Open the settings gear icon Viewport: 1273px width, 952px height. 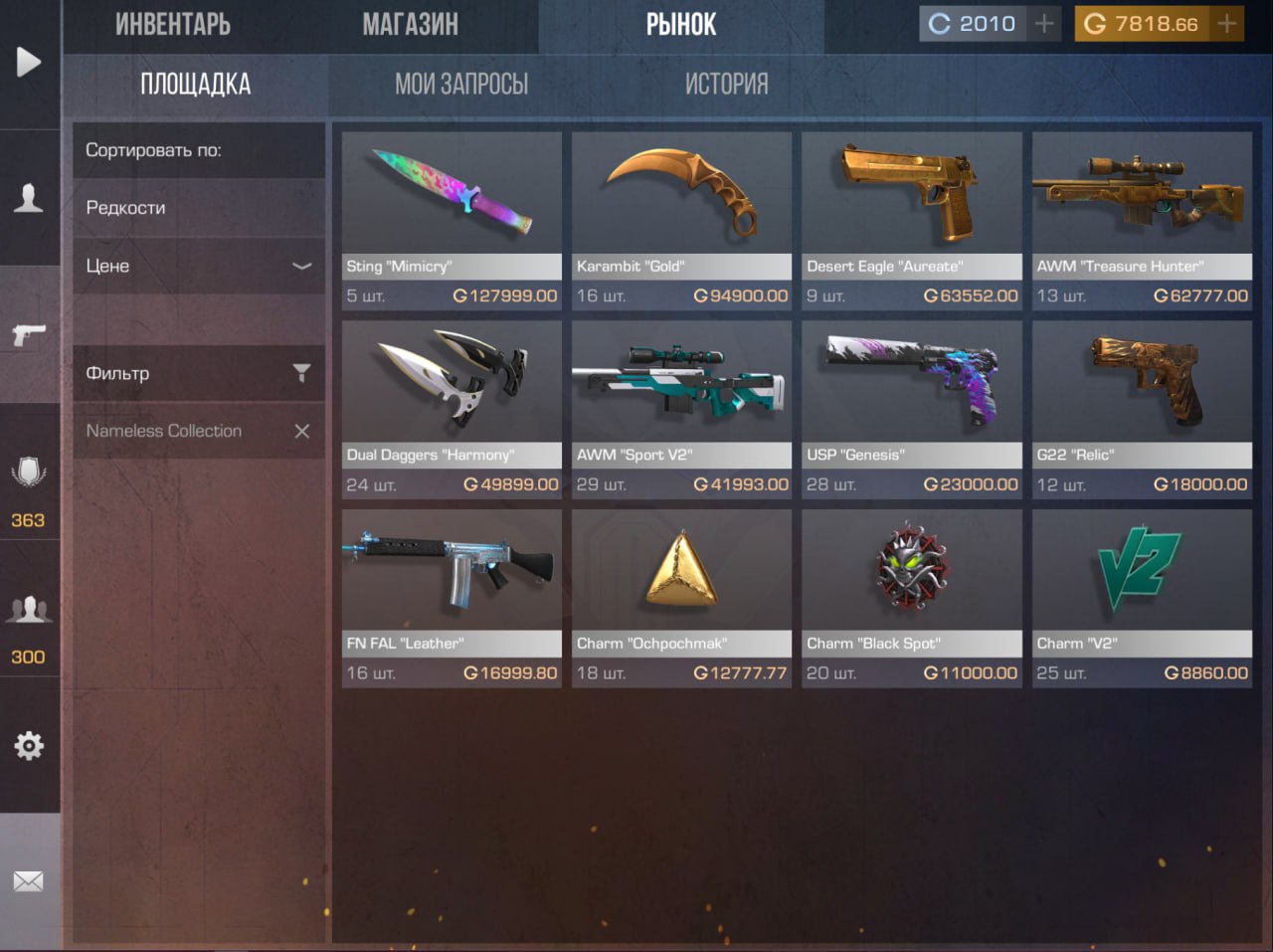[x=30, y=744]
